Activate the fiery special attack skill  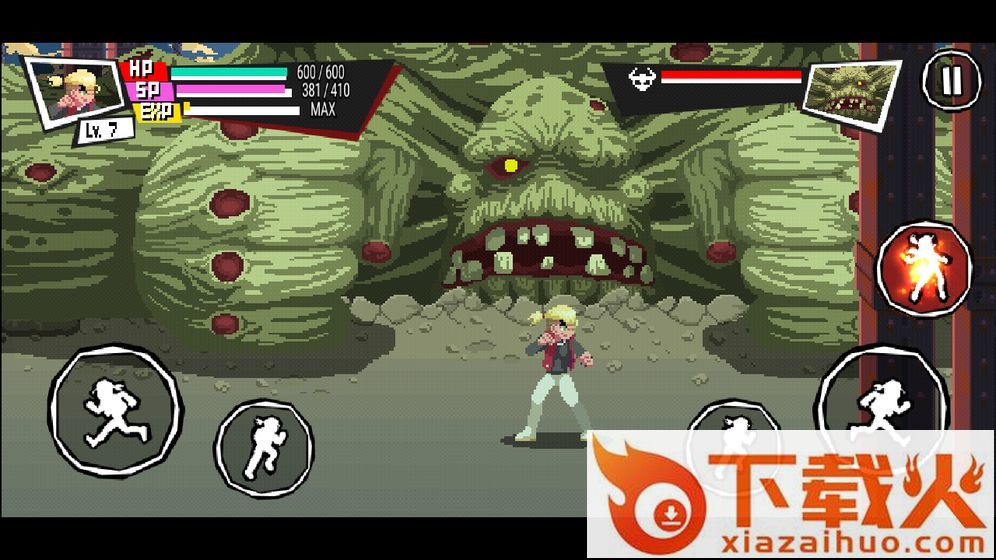tap(924, 267)
